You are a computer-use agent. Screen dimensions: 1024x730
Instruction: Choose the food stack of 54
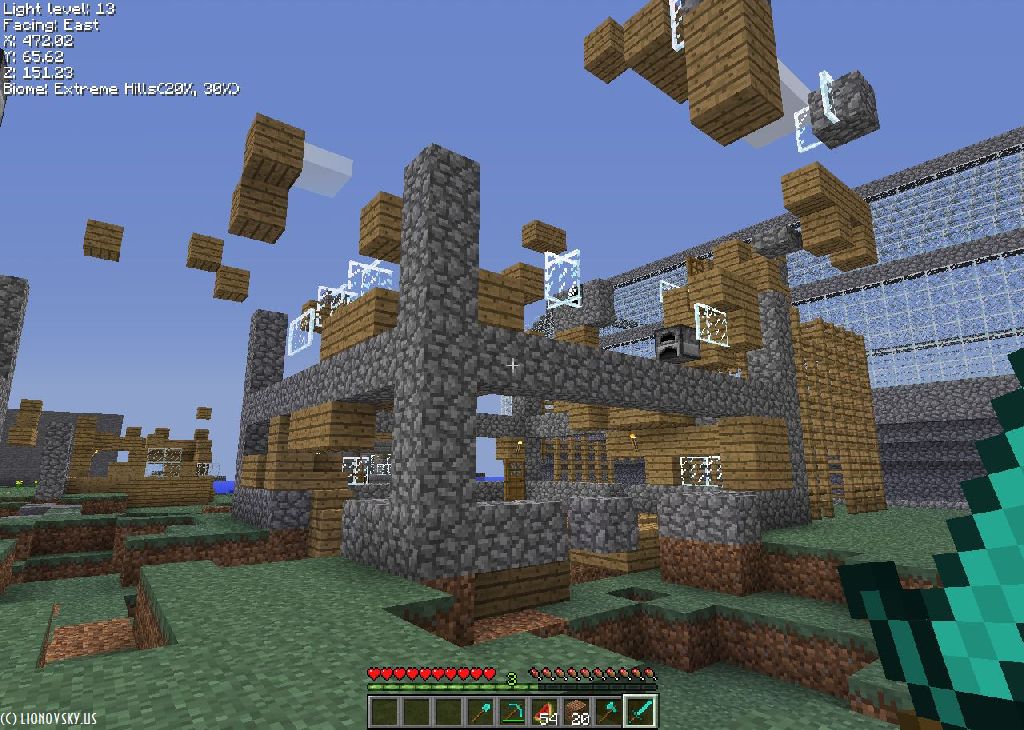[545, 712]
